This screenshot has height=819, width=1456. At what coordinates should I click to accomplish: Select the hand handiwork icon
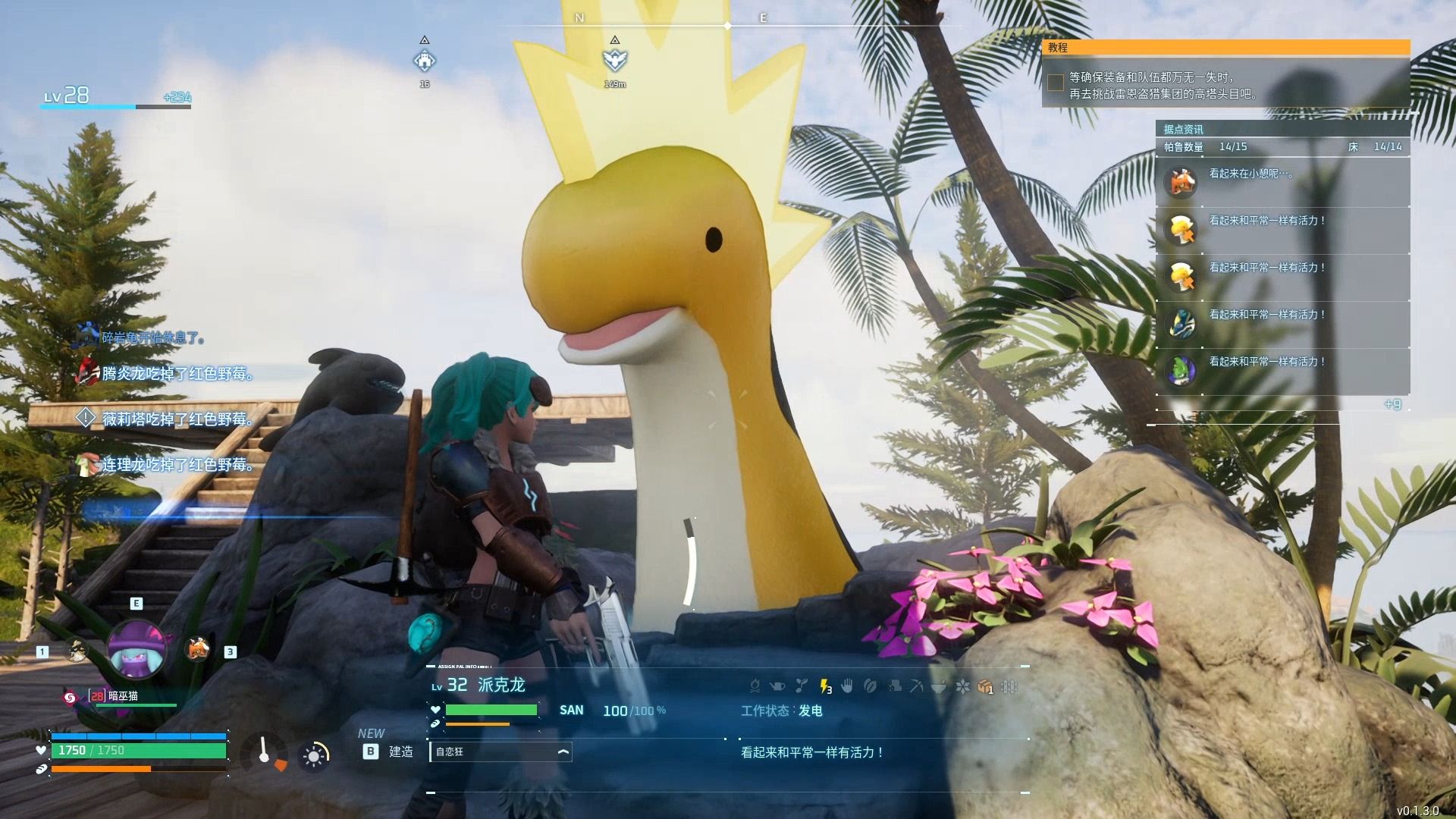[x=847, y=686]
